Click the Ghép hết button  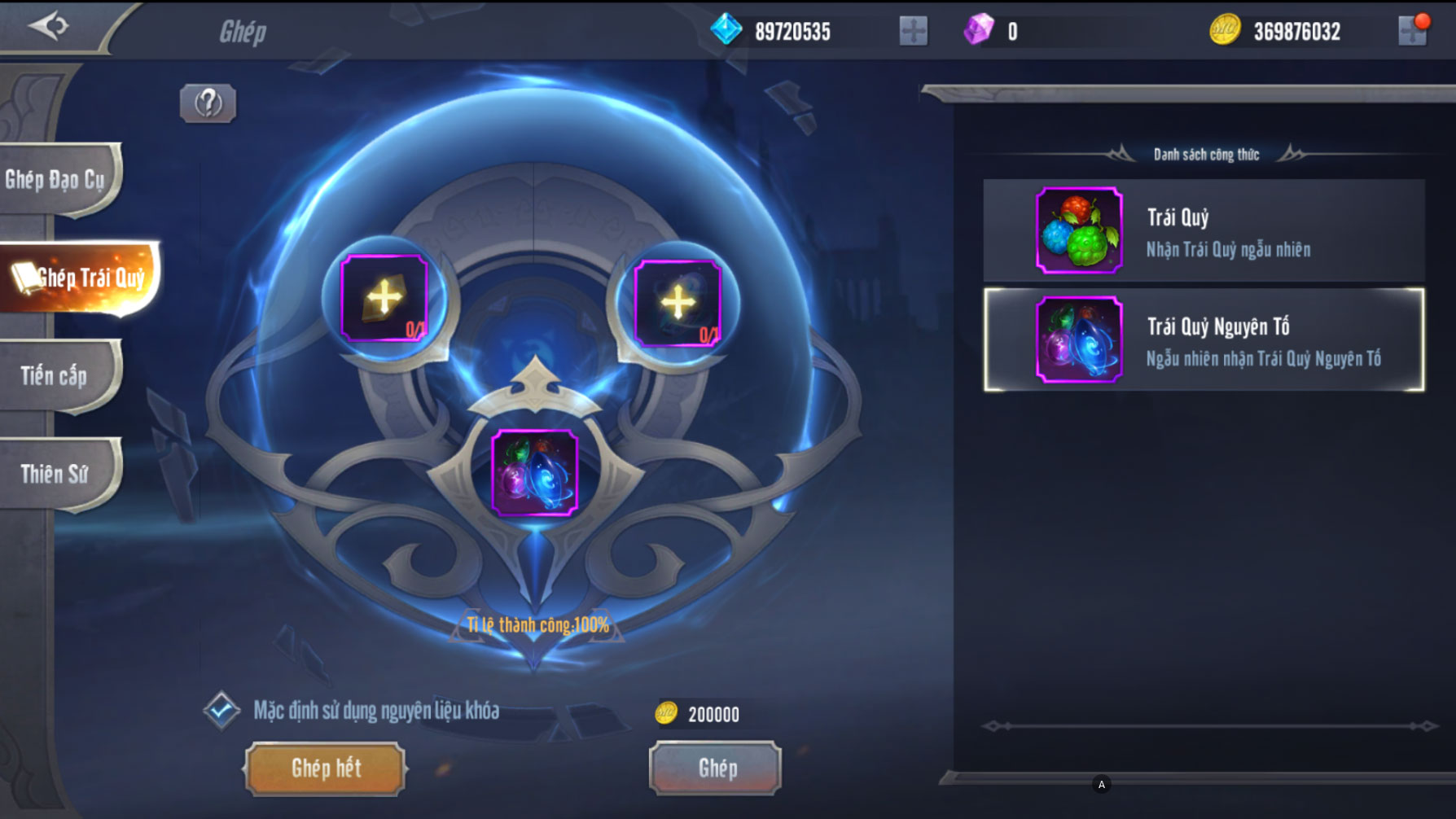[x=325, y=768]
